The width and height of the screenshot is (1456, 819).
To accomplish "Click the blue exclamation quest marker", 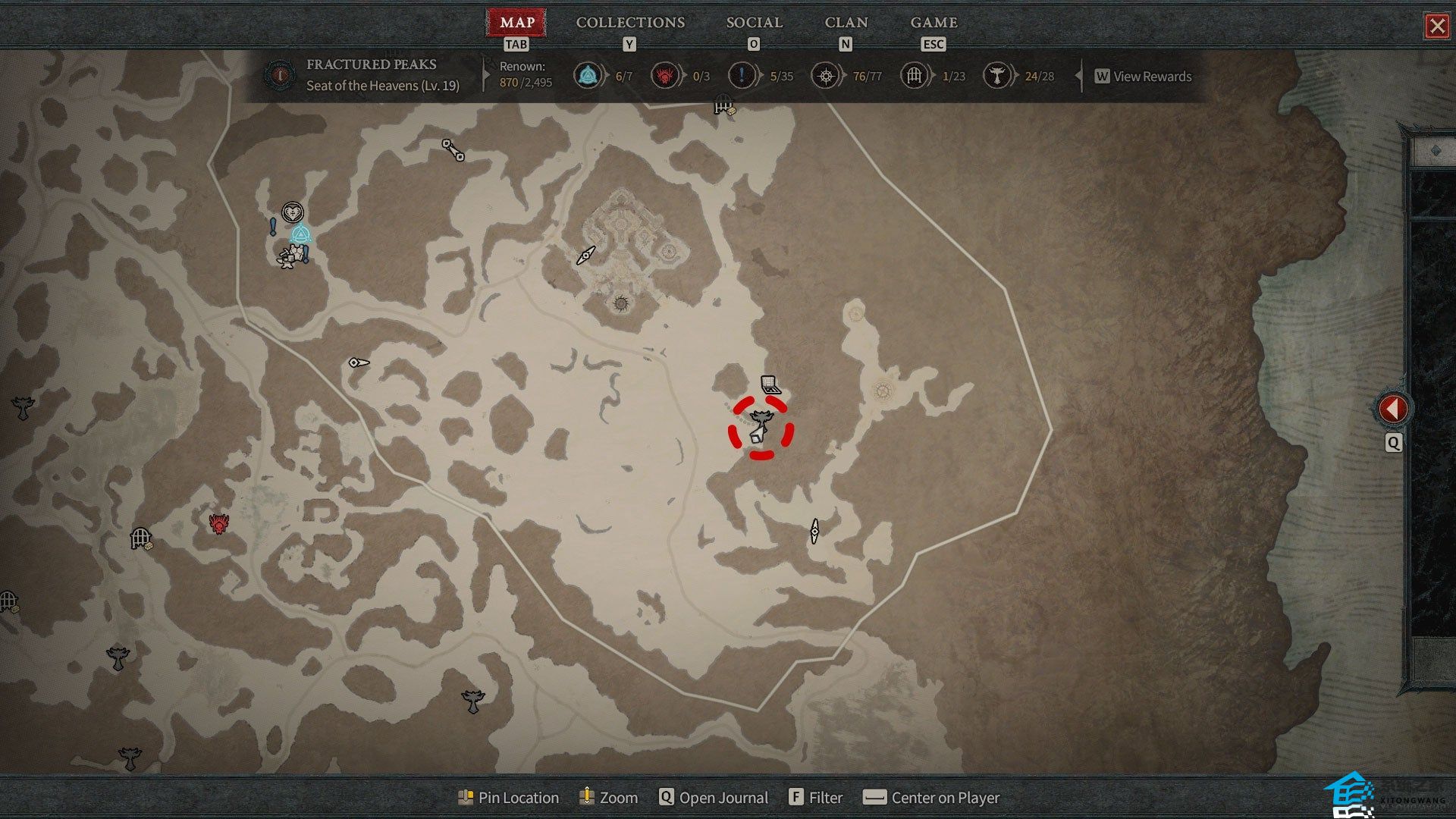I will point(273,226).
